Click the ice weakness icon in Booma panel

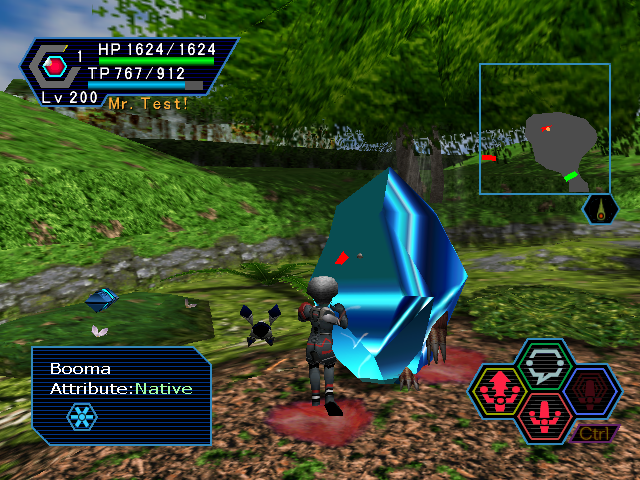[x=82, y=416]
